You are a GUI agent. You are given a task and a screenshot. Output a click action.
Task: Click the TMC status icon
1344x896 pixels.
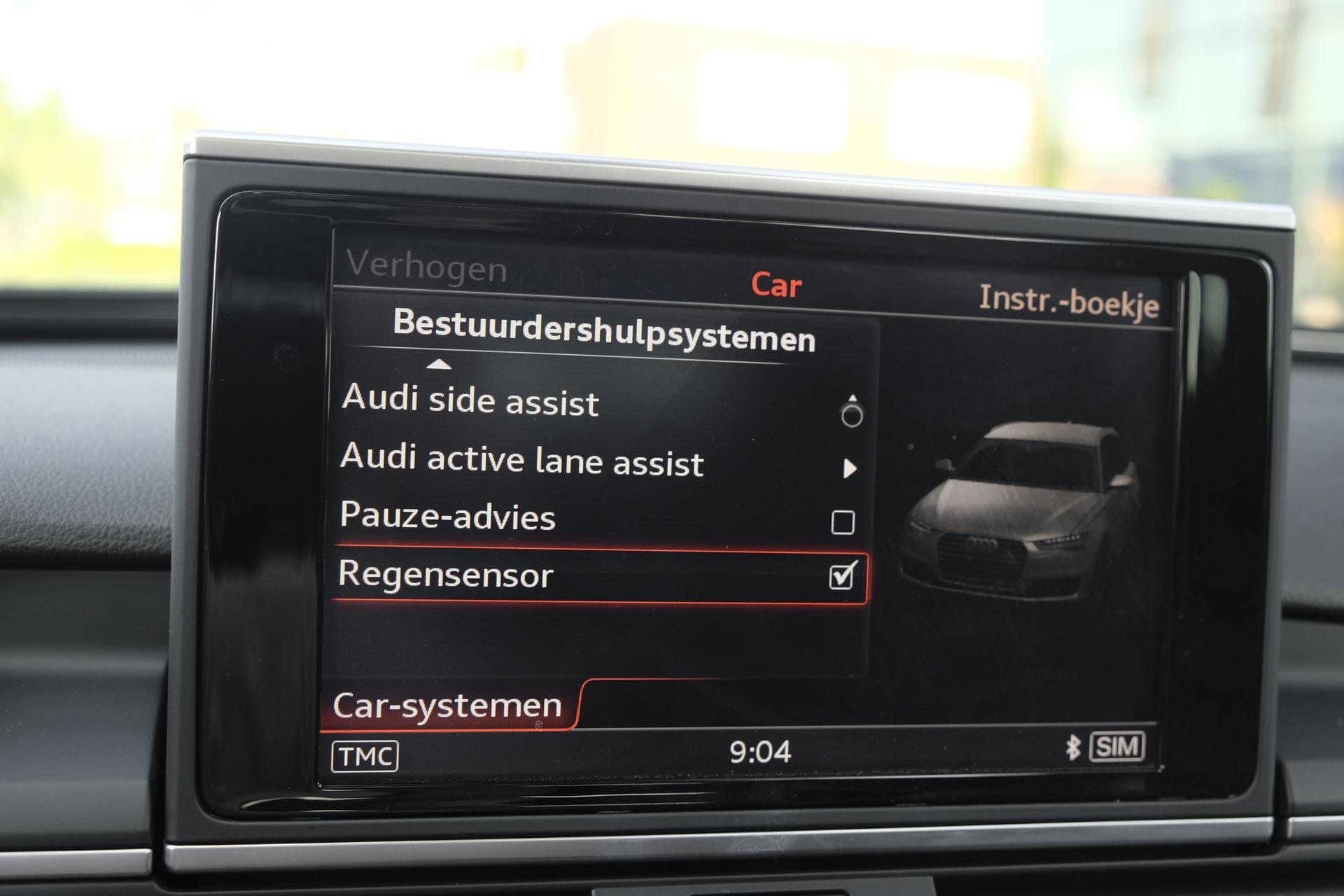365,754
